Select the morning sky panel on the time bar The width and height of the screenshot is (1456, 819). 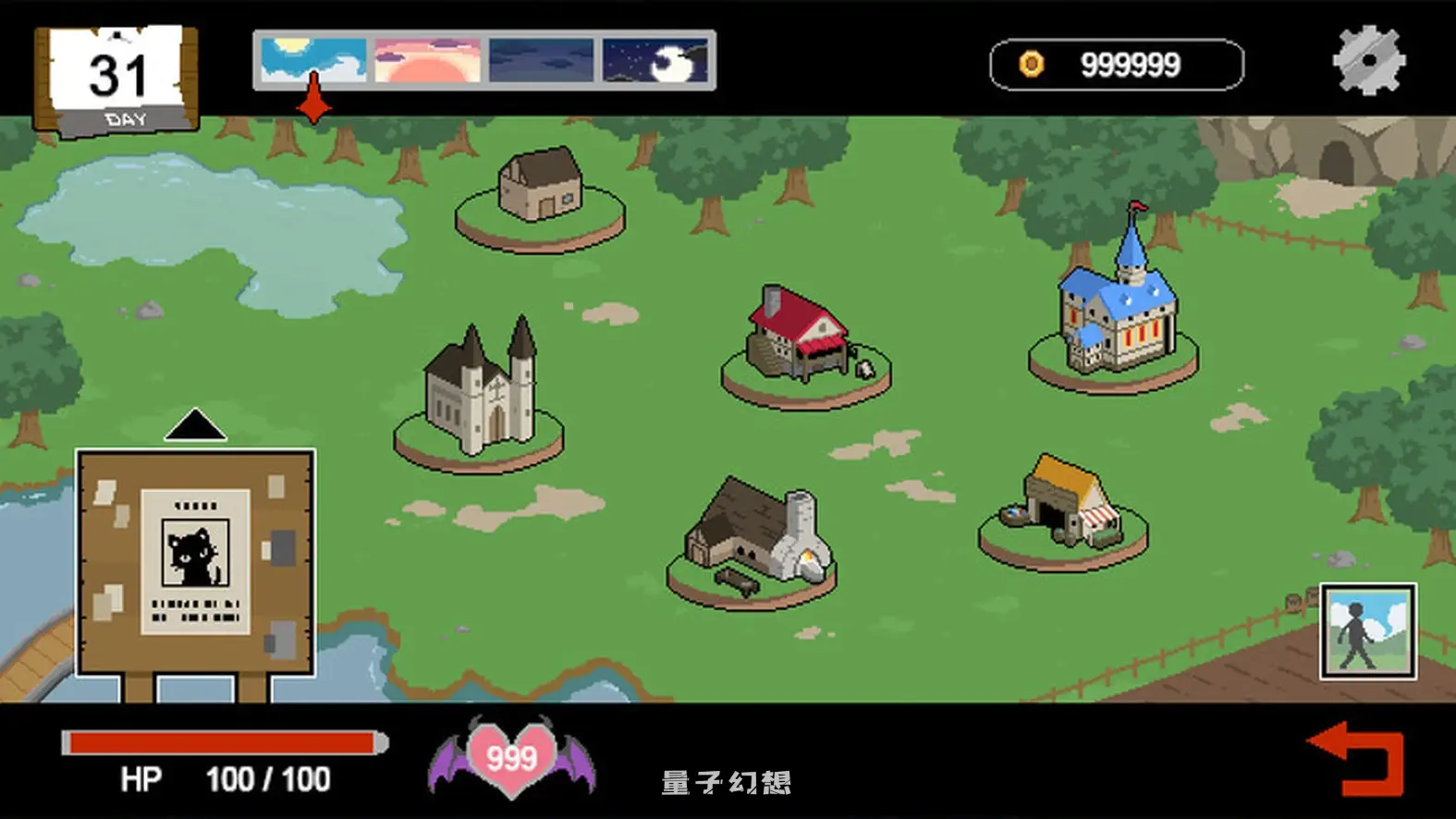[314, 60]
